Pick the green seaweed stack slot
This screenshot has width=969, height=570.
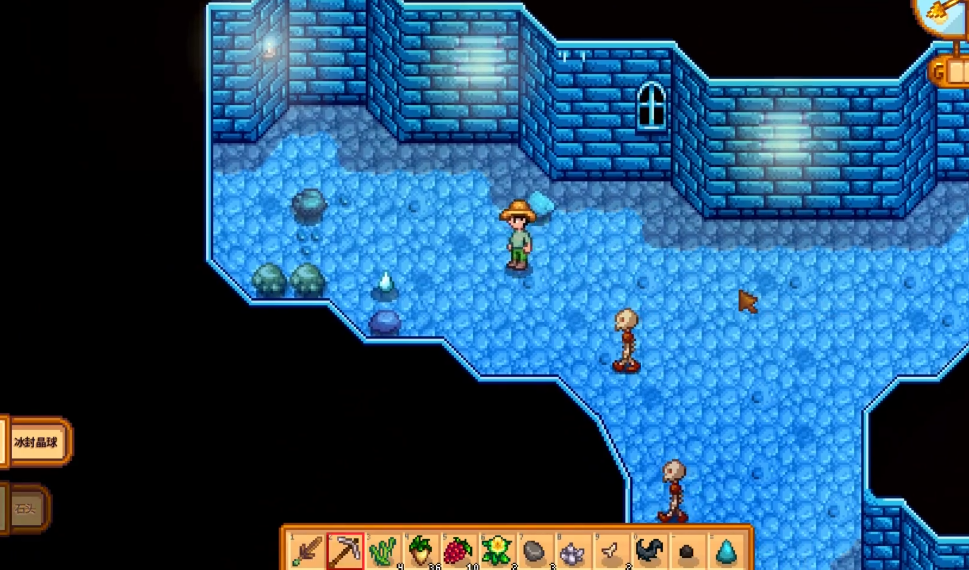coord(383,549)
